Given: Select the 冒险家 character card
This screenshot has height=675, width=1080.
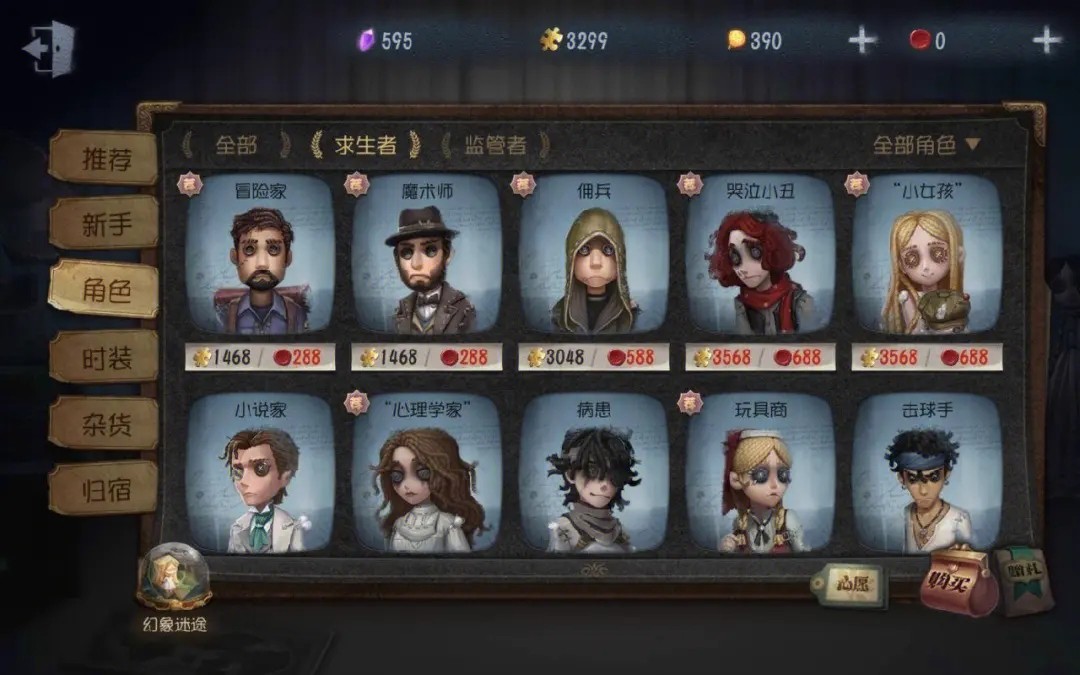Looking at the screenshot, I should tap(260, 258).
